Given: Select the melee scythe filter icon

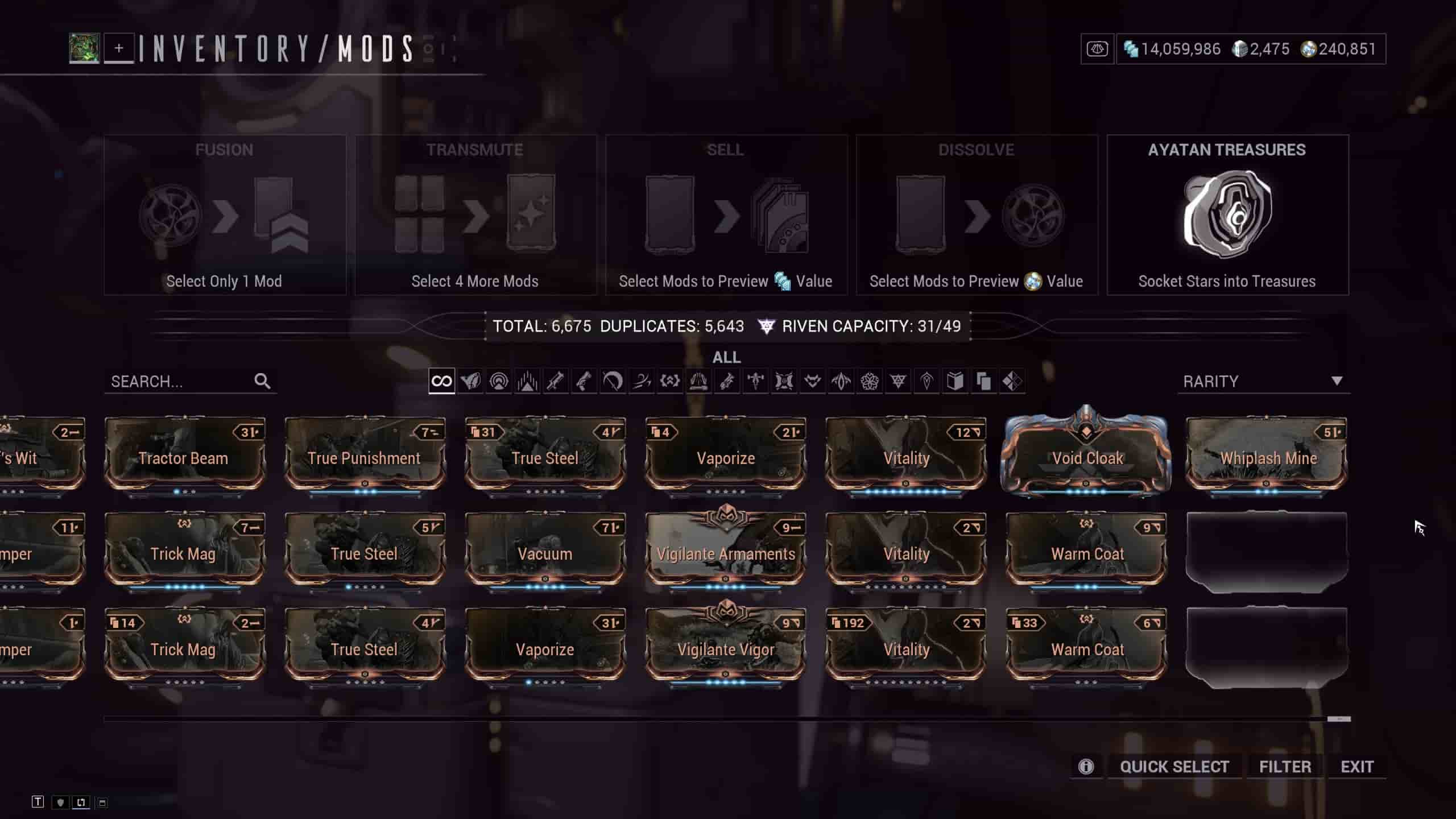Looking at the screenshot, I should 612,381.
